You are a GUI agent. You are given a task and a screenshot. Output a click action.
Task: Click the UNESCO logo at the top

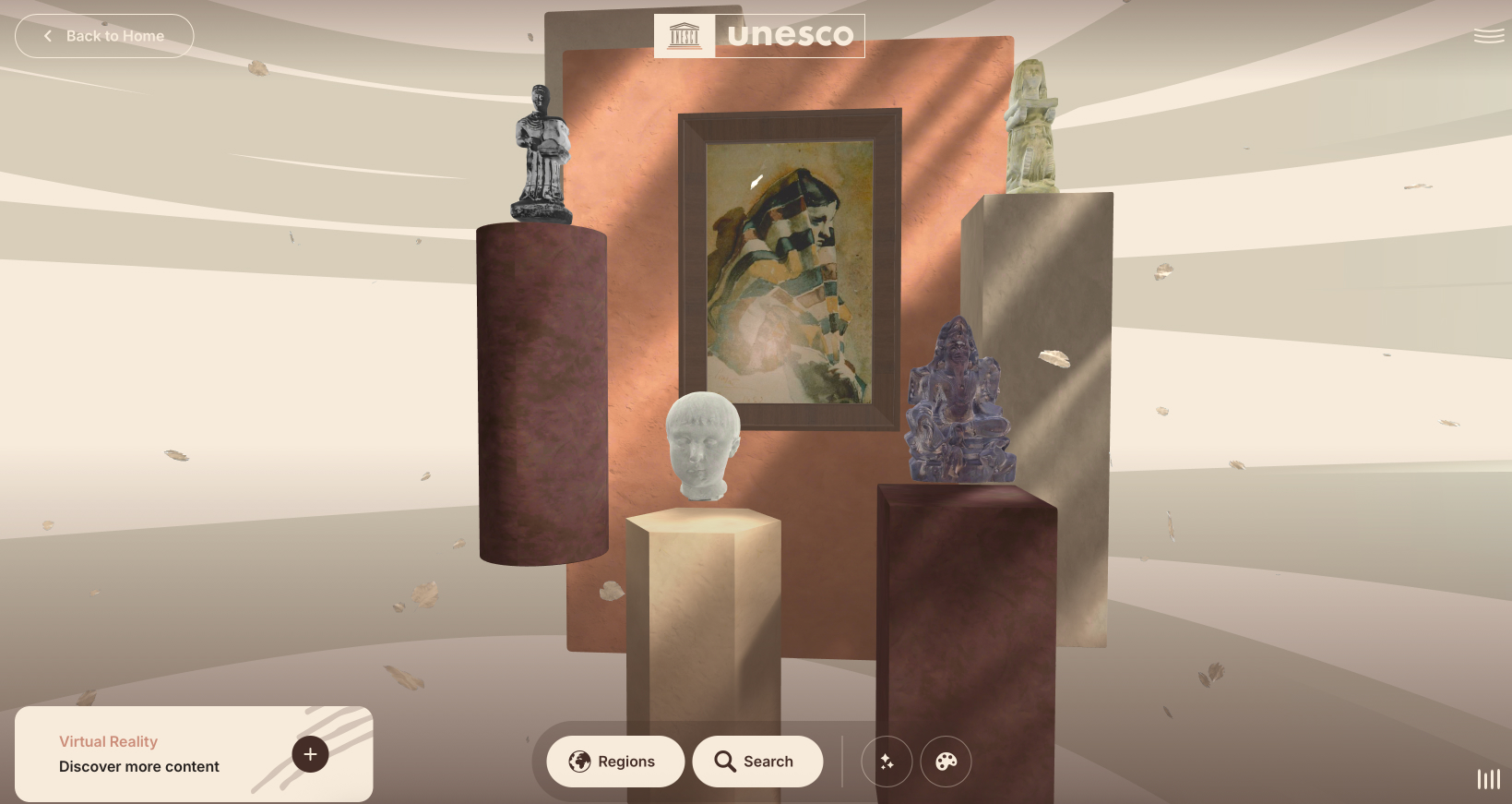(x=759, y=36)
